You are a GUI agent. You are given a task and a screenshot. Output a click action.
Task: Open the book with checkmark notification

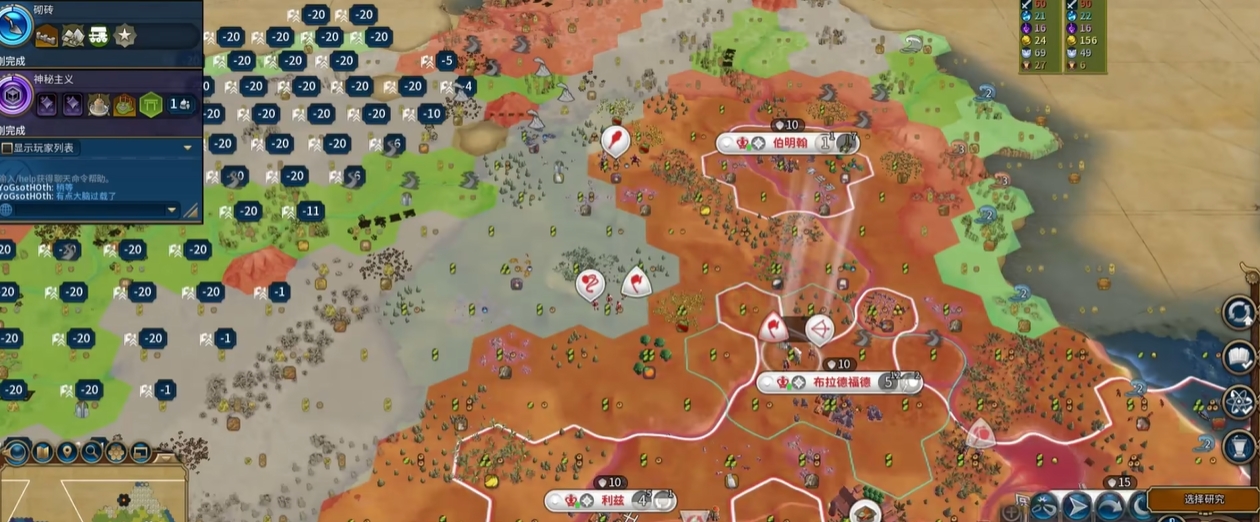pyautogui.click(x=1239, y=357)
